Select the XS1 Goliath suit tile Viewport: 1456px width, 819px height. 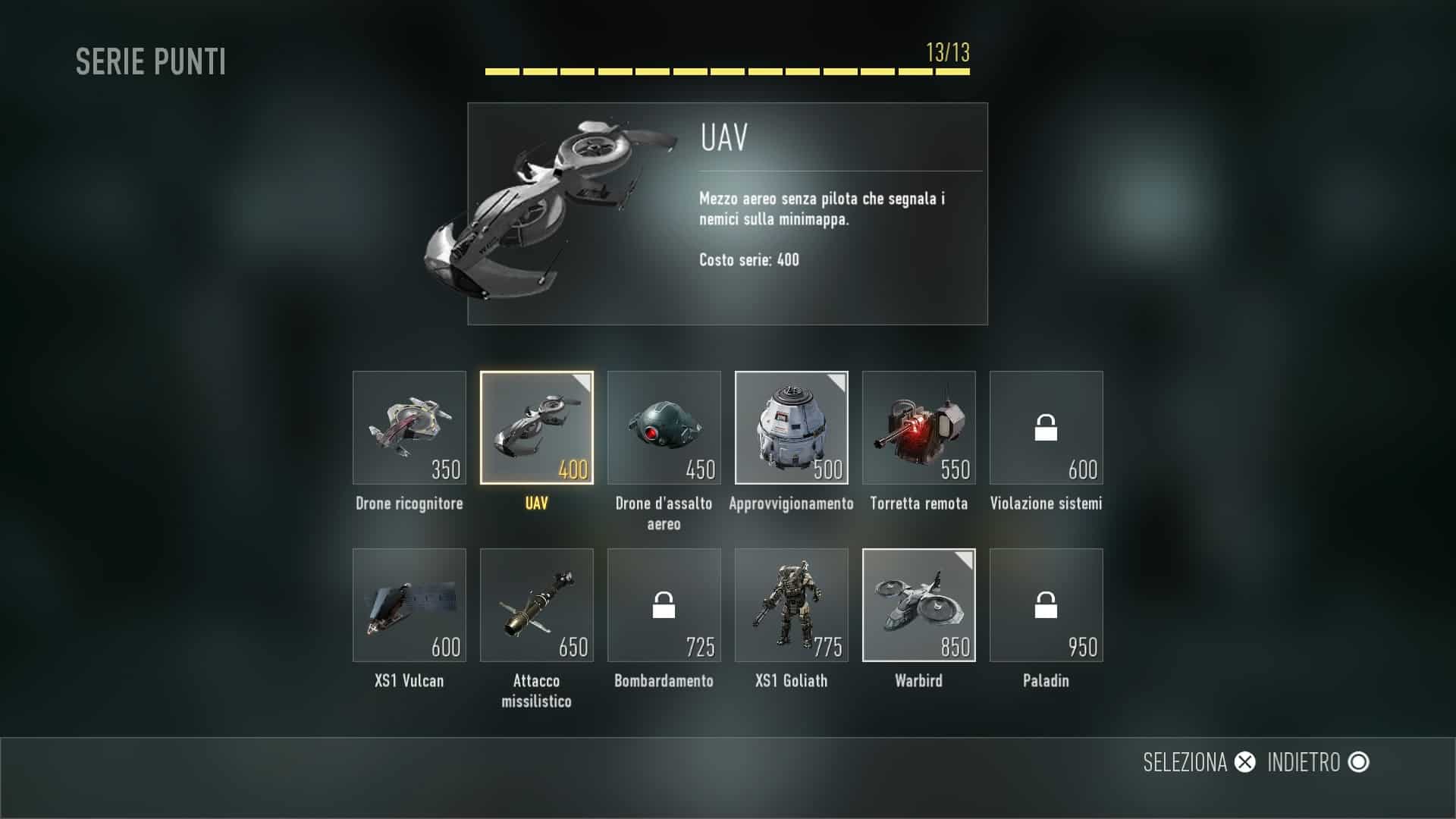(792, 605)
